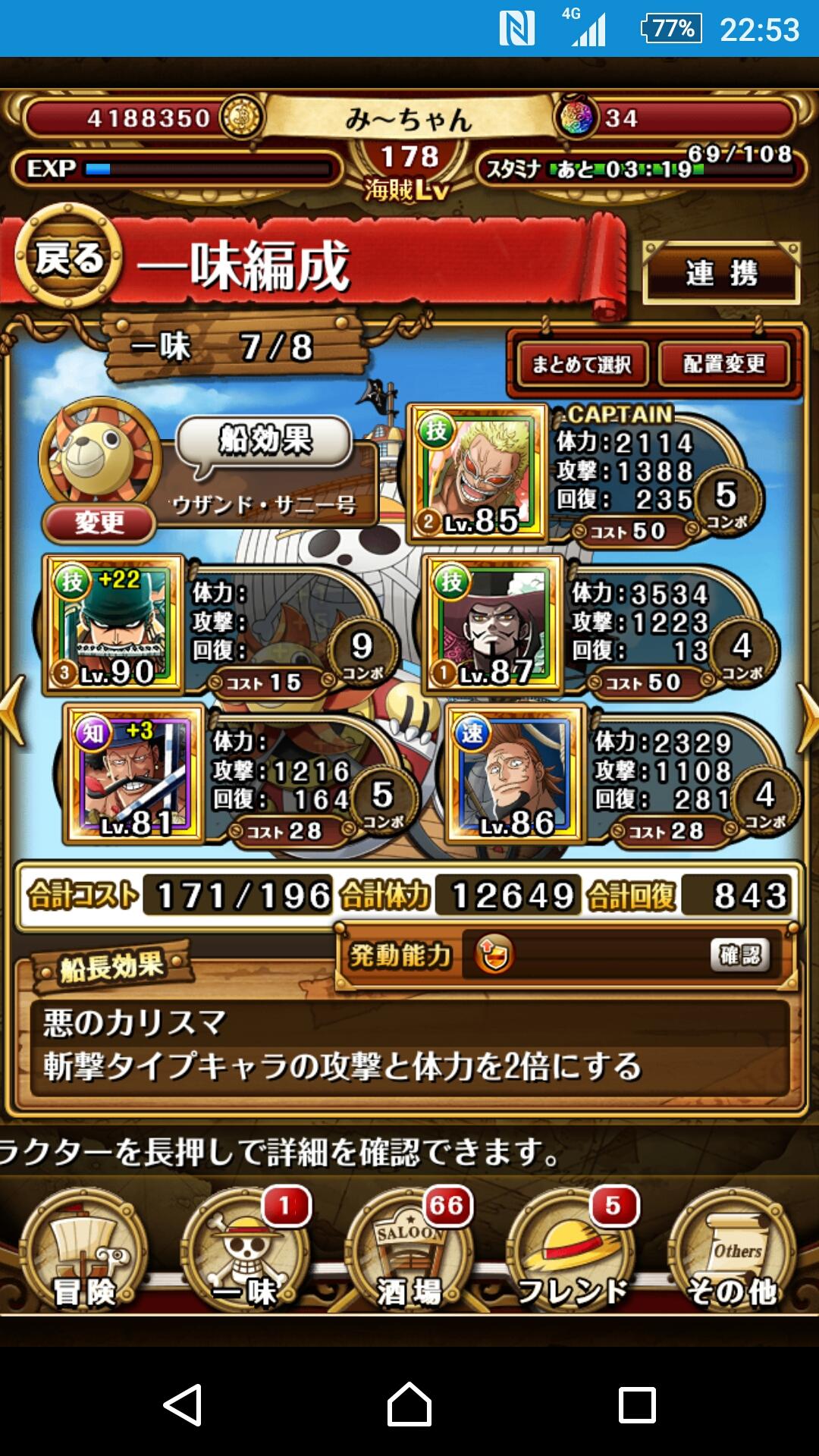This screenshot has height=1456, width=819.
Task: Enter the 酒場 saloon
Action: [x=409, y=1251]
